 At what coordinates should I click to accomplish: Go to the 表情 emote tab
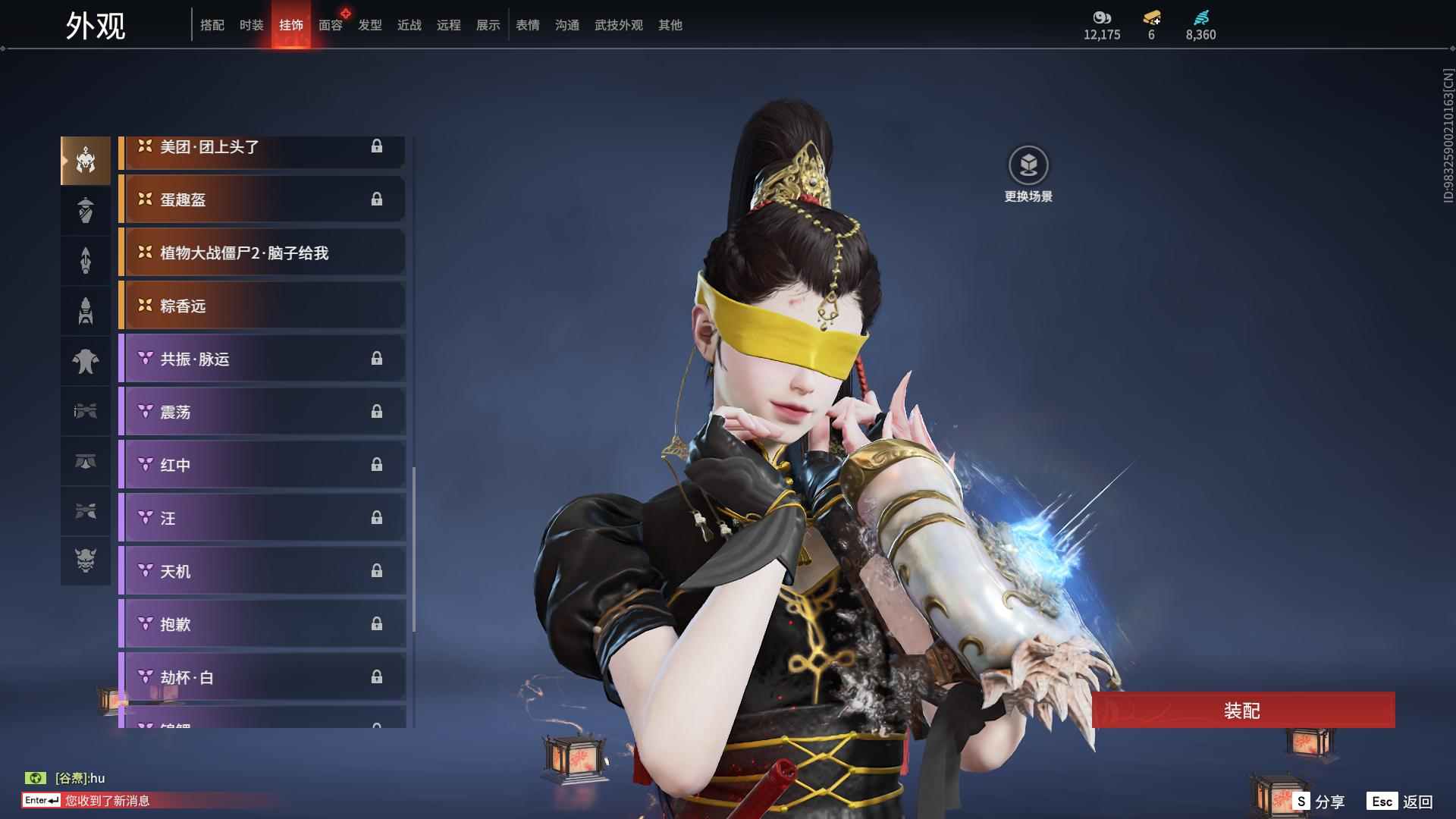[x=528, y=25]
